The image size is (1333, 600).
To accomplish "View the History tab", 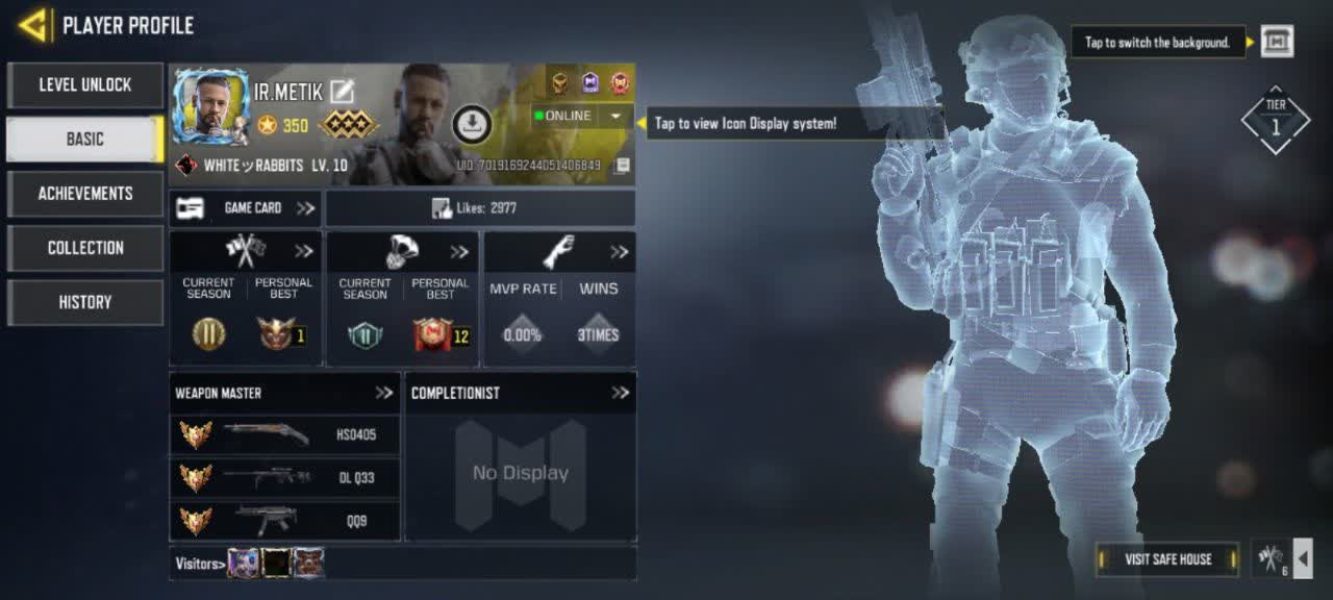I will (x=85, y=302).
